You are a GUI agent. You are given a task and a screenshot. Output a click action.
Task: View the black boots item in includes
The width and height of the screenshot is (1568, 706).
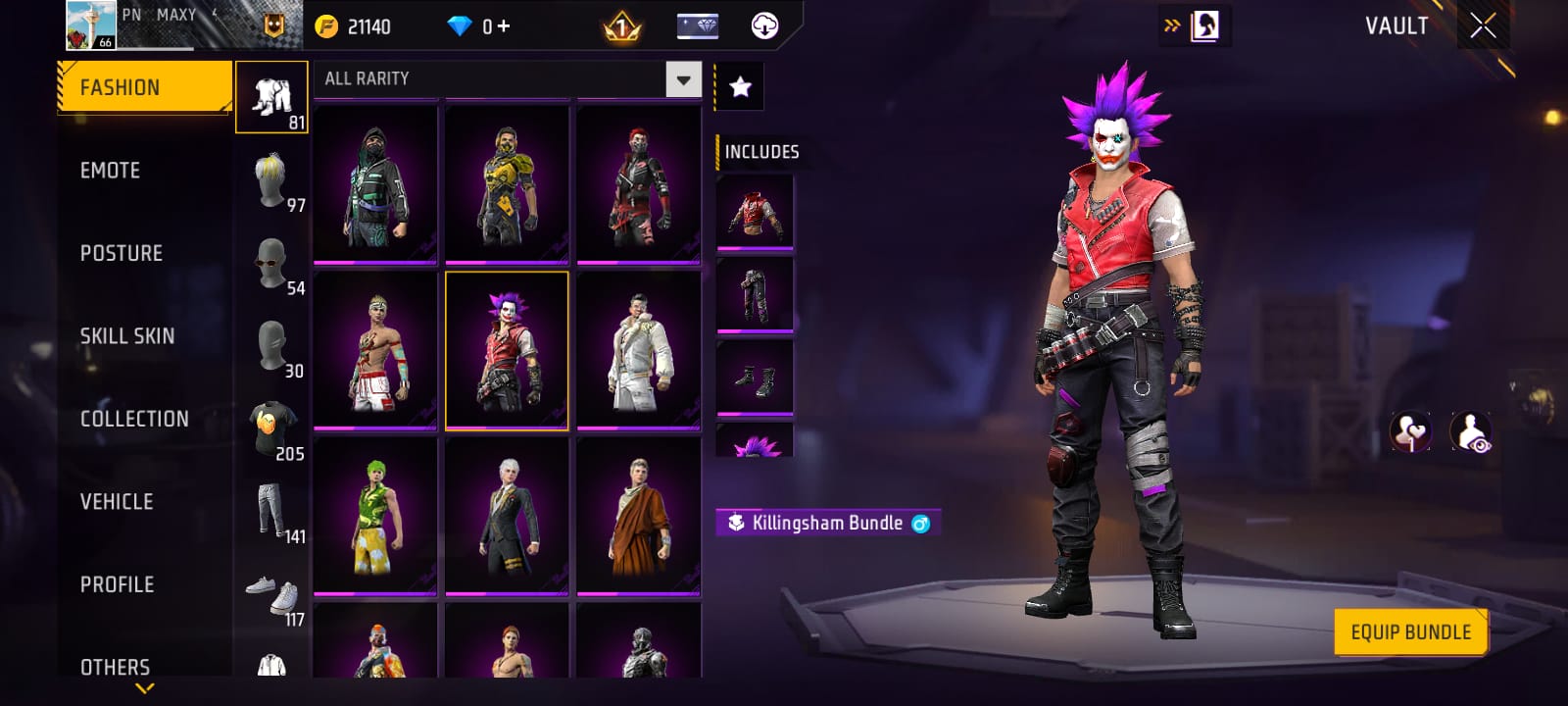(755, 378)
